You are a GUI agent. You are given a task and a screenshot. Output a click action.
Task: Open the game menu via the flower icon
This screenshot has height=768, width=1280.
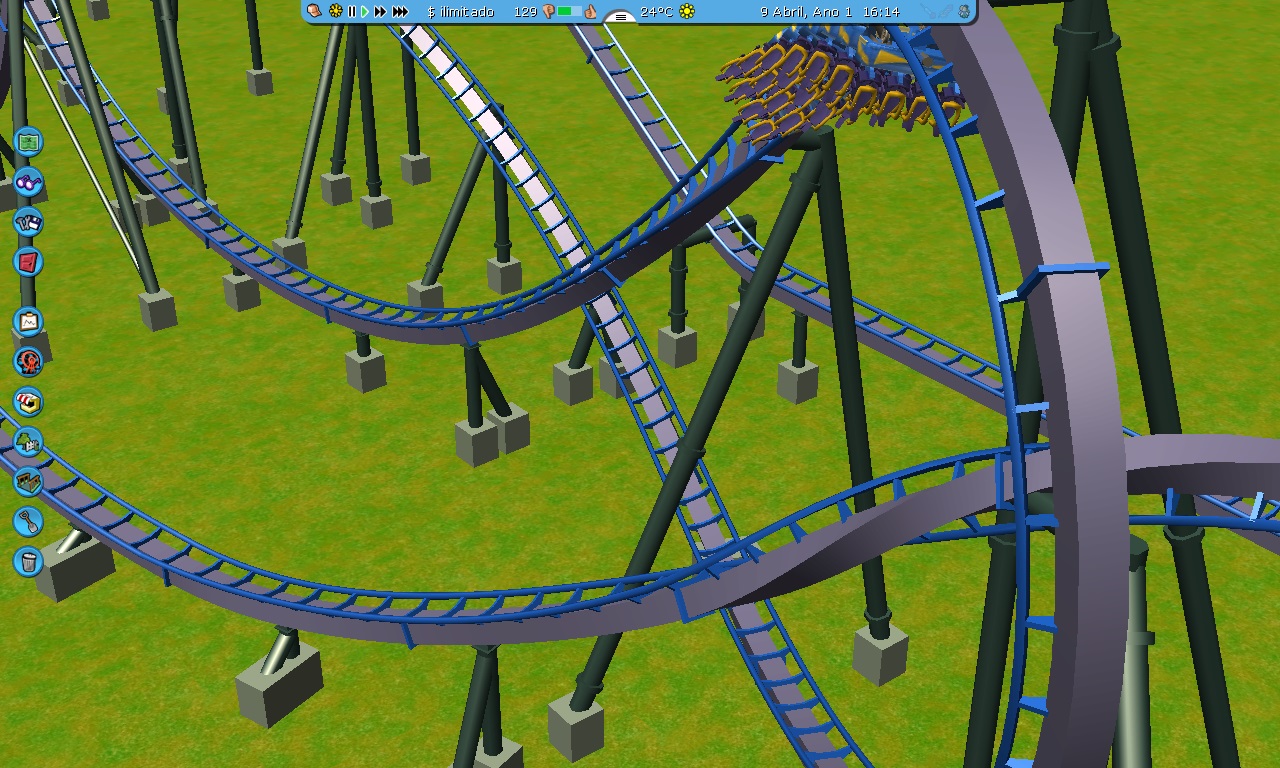(x=334, y=12)
